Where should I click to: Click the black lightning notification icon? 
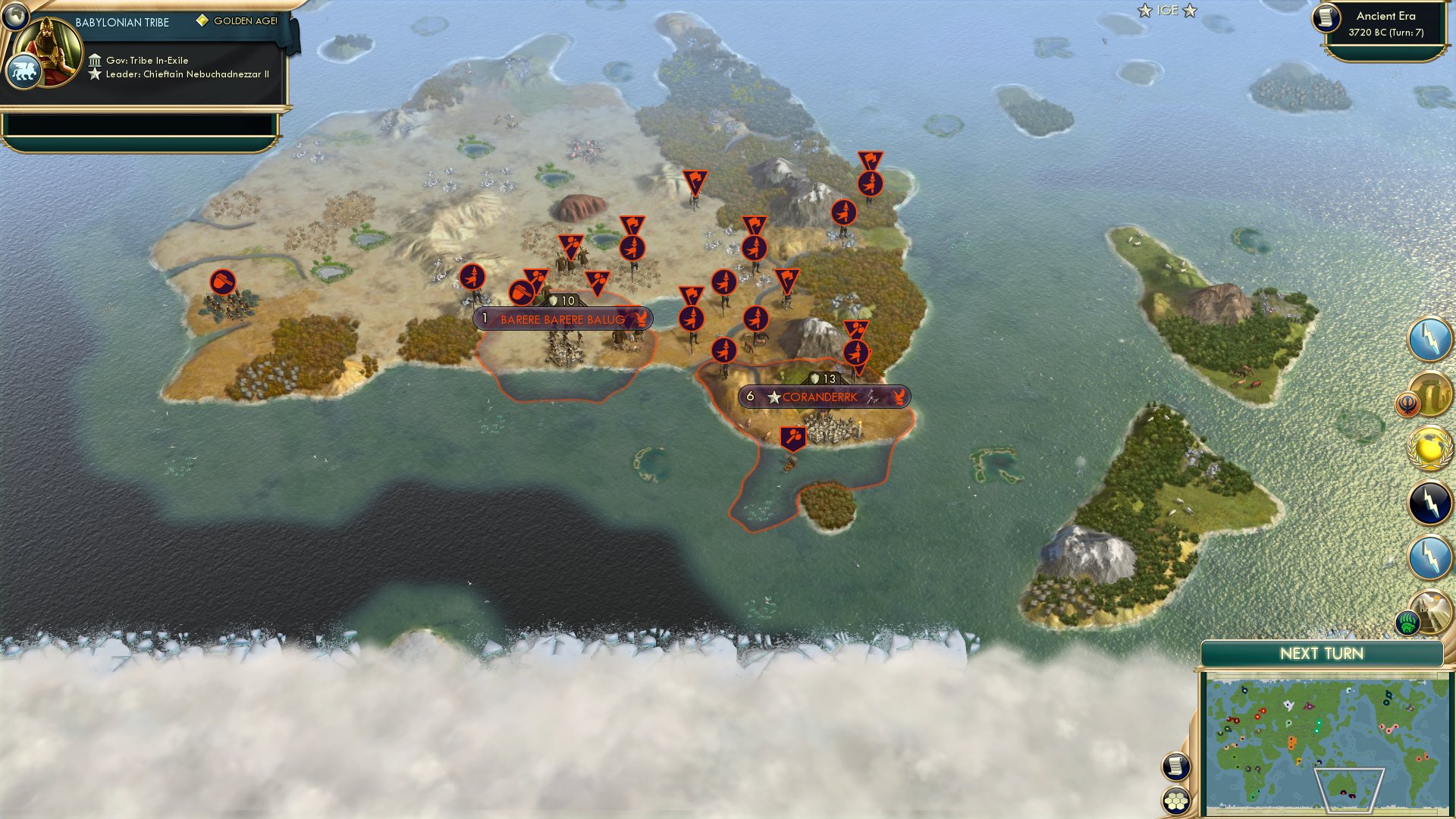[1429, 502]
